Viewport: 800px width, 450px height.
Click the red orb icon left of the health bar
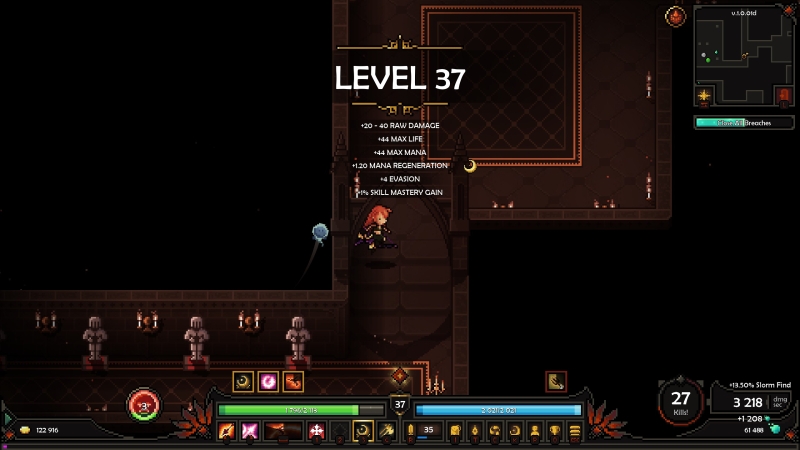[x=143, y=406]
